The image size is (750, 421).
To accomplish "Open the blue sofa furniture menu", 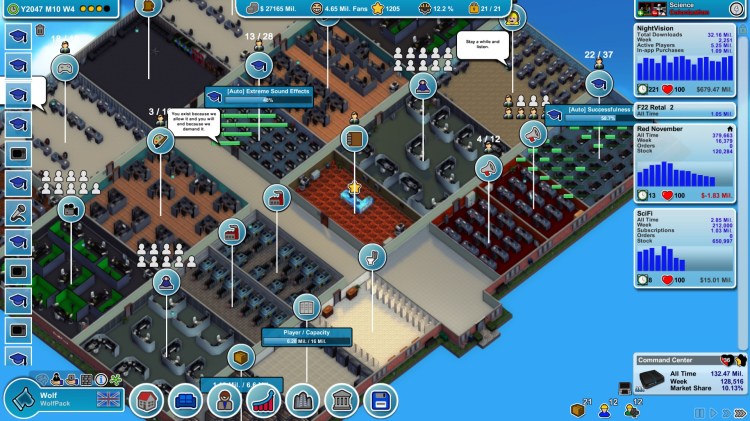I will (x=185, y=401).
